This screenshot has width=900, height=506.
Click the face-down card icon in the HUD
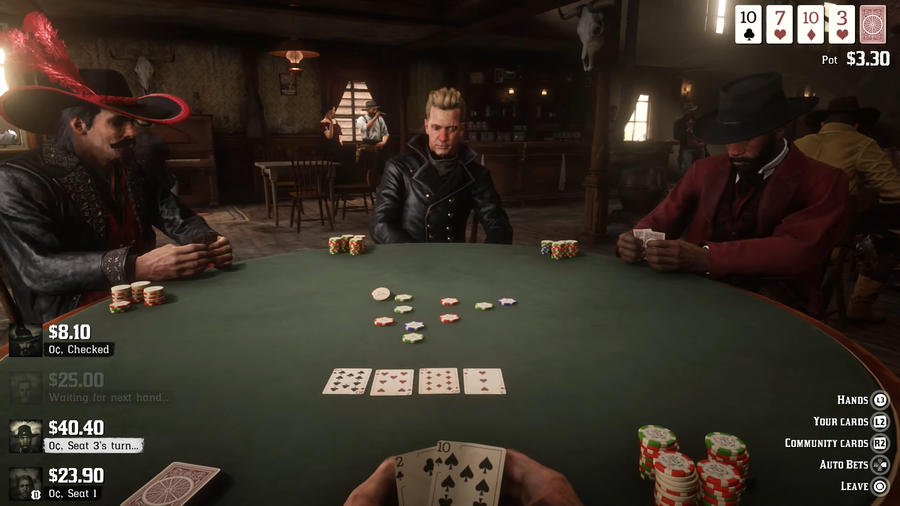tap(872, 25)
